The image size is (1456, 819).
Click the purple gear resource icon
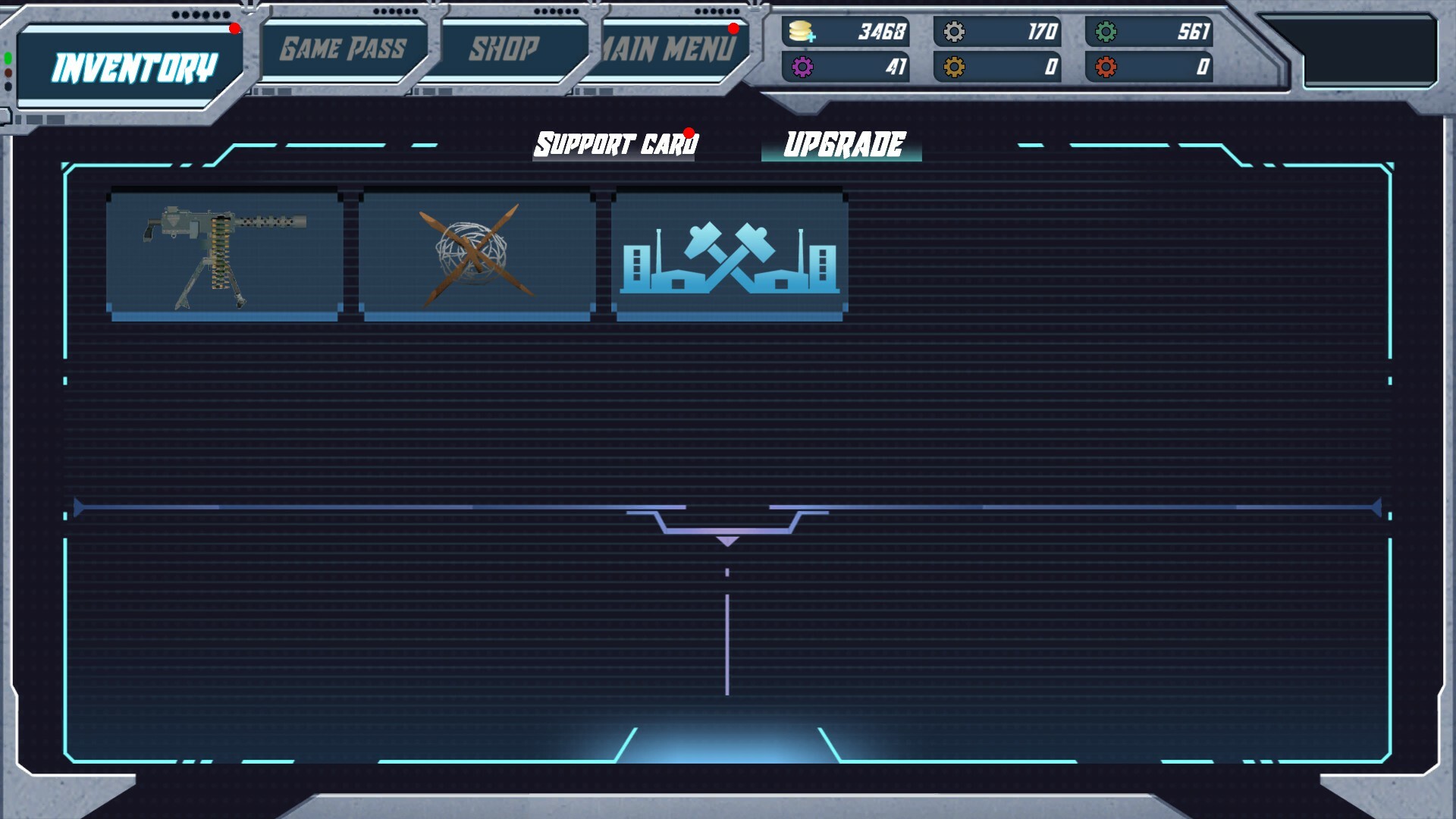click(801, 67)
